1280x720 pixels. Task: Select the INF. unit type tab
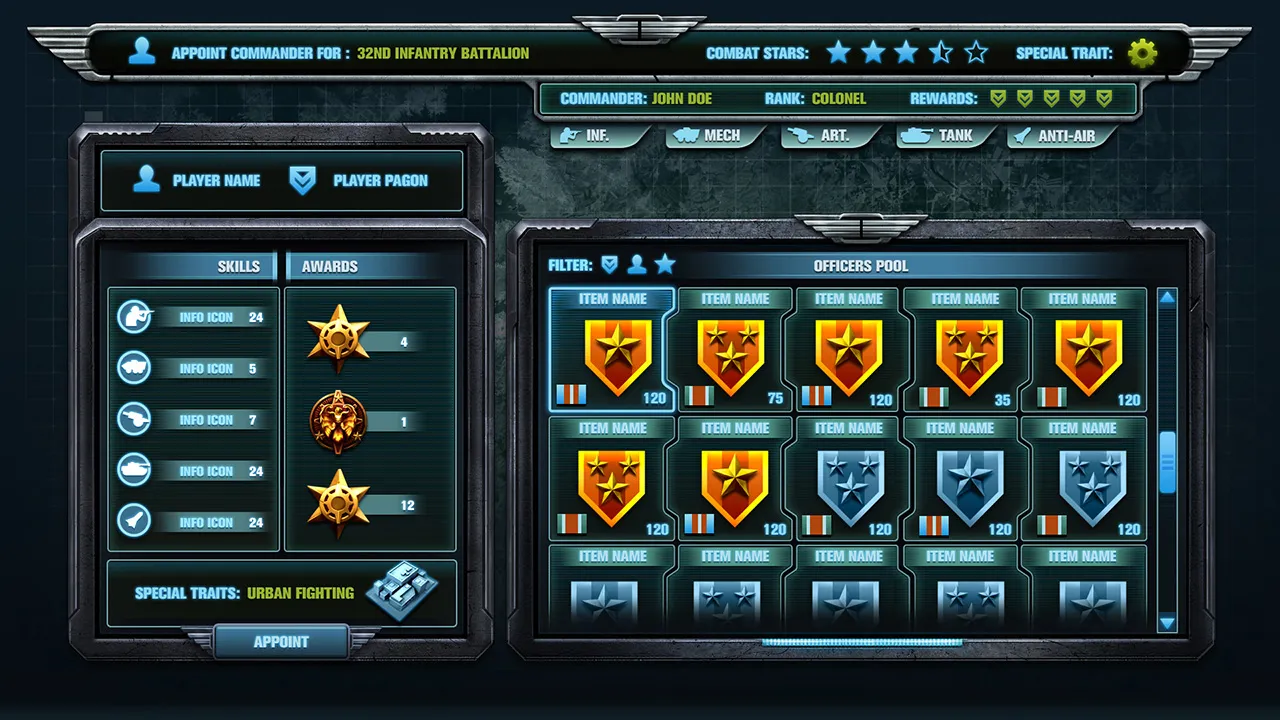(598, 135)
